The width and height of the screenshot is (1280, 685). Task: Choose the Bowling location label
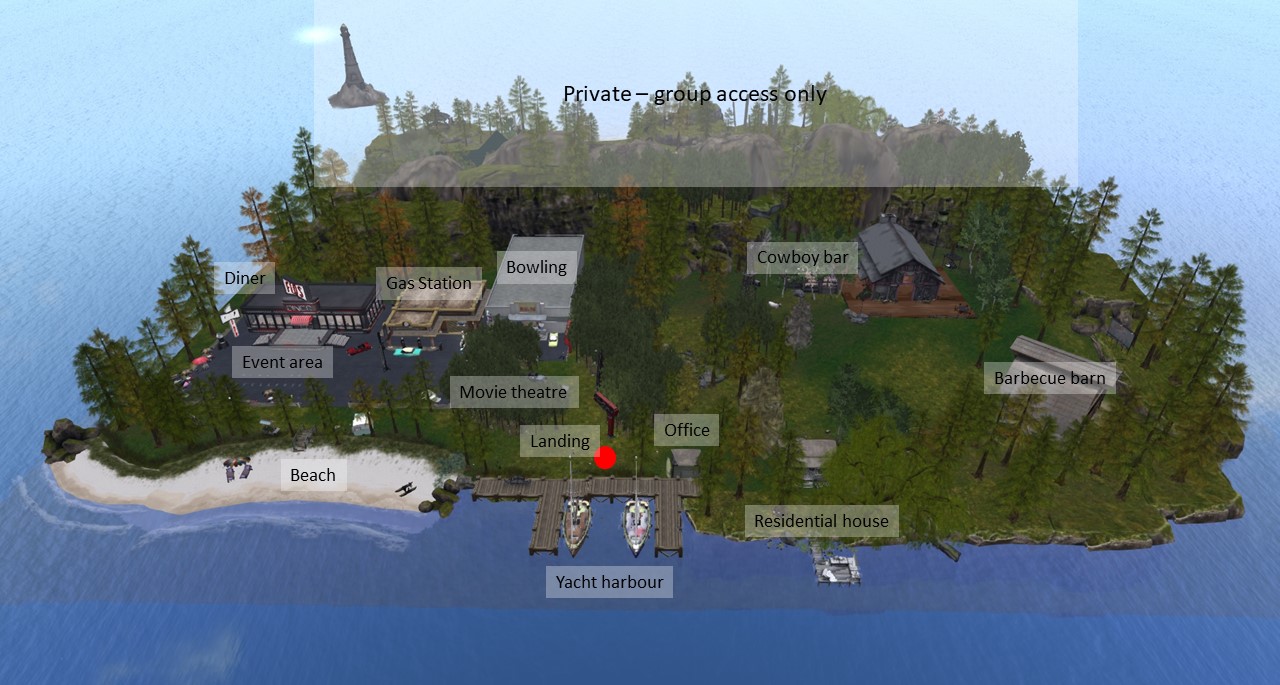click(536, 267)
